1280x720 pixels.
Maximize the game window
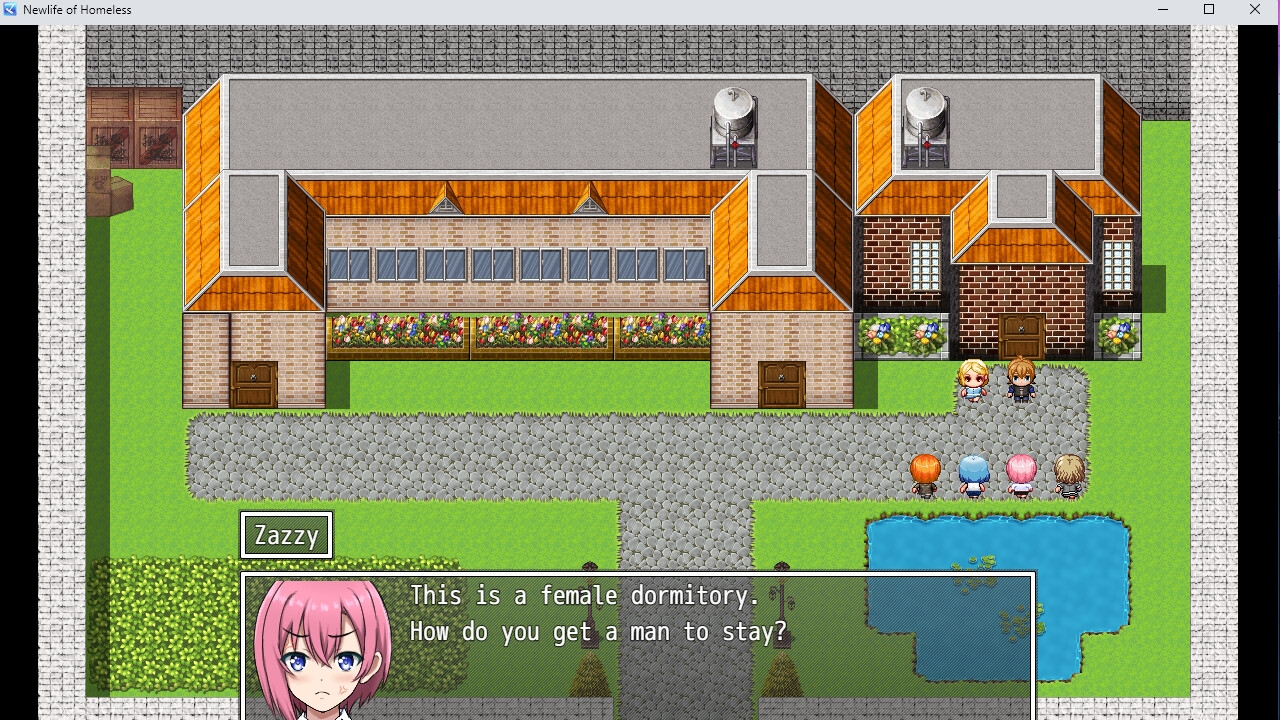(1209, 10)
